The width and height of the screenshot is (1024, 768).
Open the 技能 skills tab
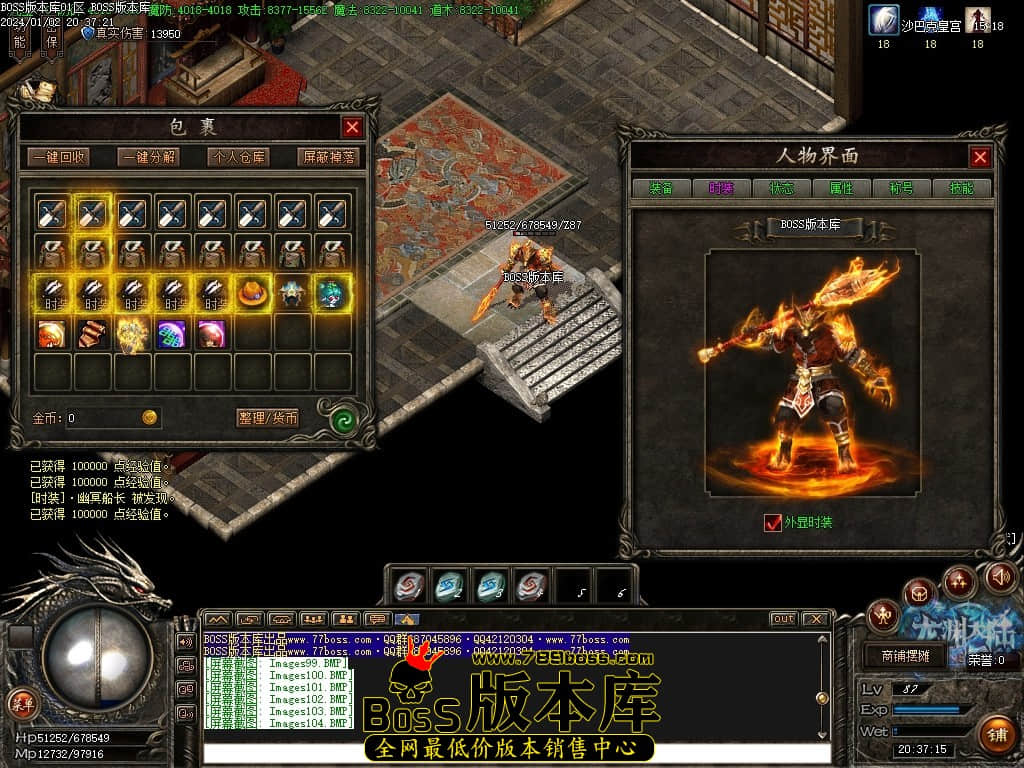(961, 188)
